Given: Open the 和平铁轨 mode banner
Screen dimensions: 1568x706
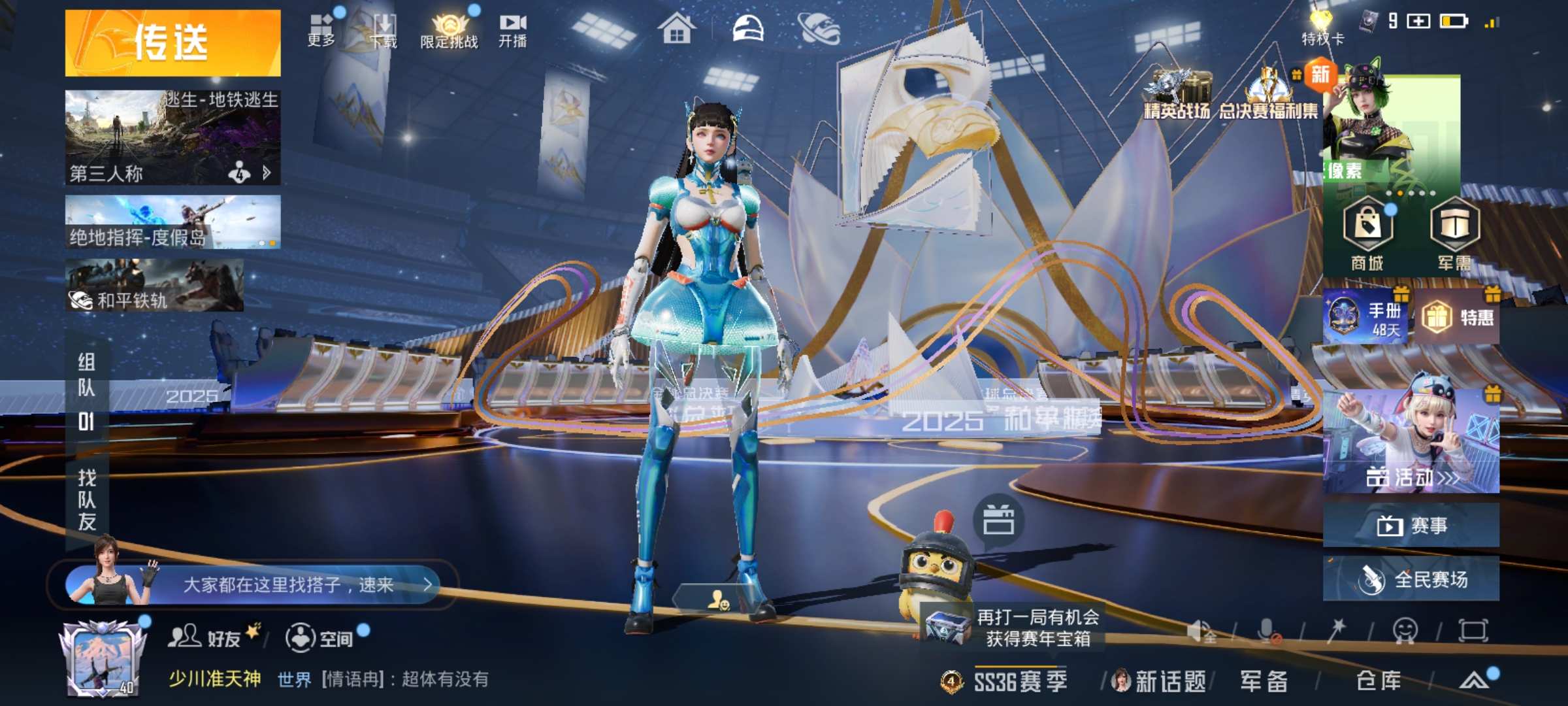Looking at the screenshot, I should (154, 285).
